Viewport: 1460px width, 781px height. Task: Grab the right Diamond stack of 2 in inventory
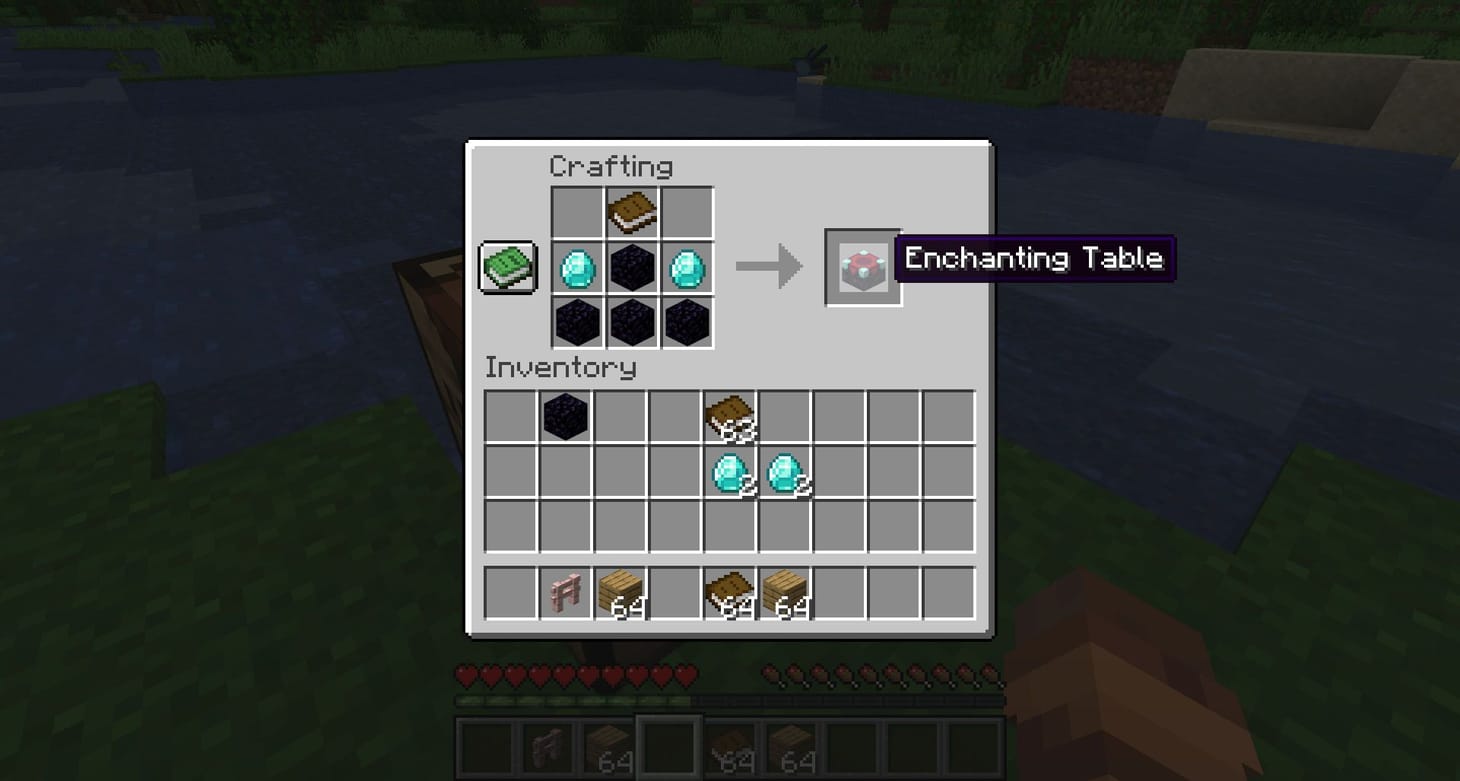(x=785, y=471)
